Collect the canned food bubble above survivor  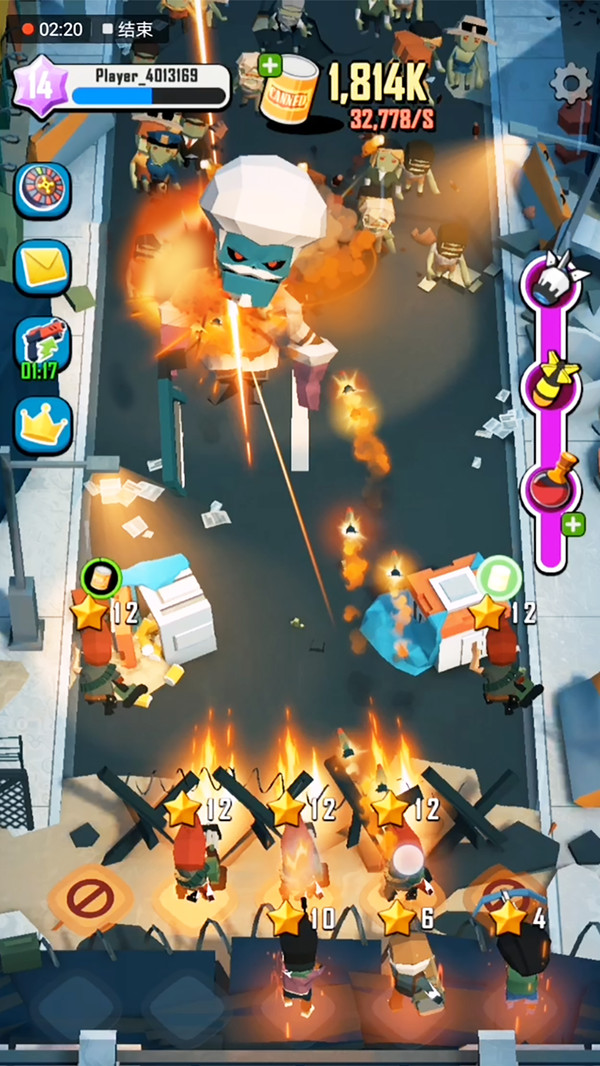[100, 577]
